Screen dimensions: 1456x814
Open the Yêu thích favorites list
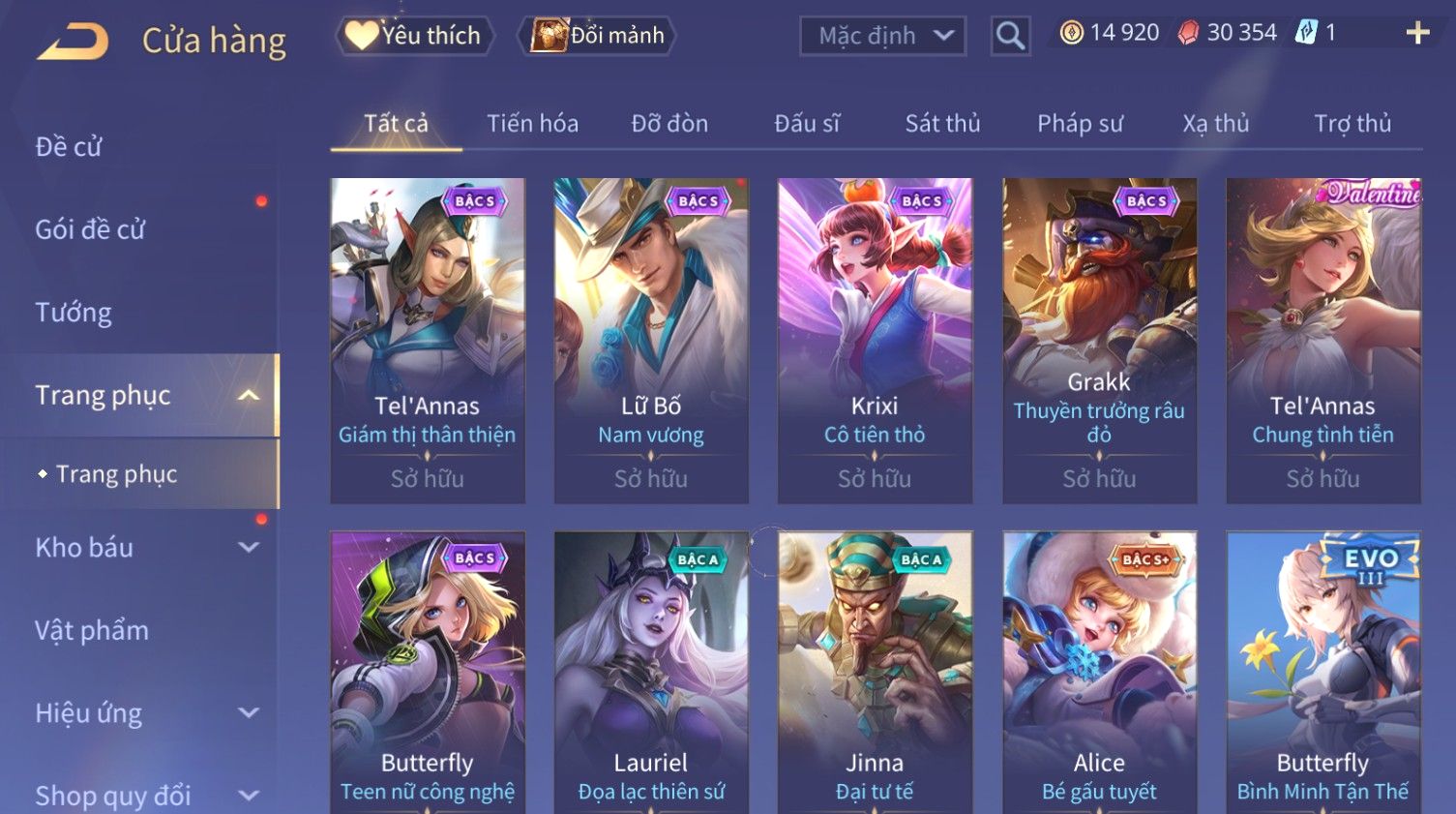click(x=415, y=36)
